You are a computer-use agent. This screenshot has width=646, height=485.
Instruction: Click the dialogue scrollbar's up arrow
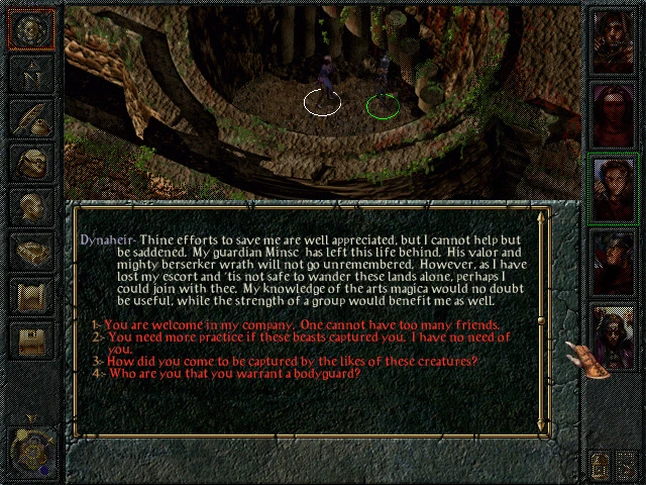click(543, 214)
